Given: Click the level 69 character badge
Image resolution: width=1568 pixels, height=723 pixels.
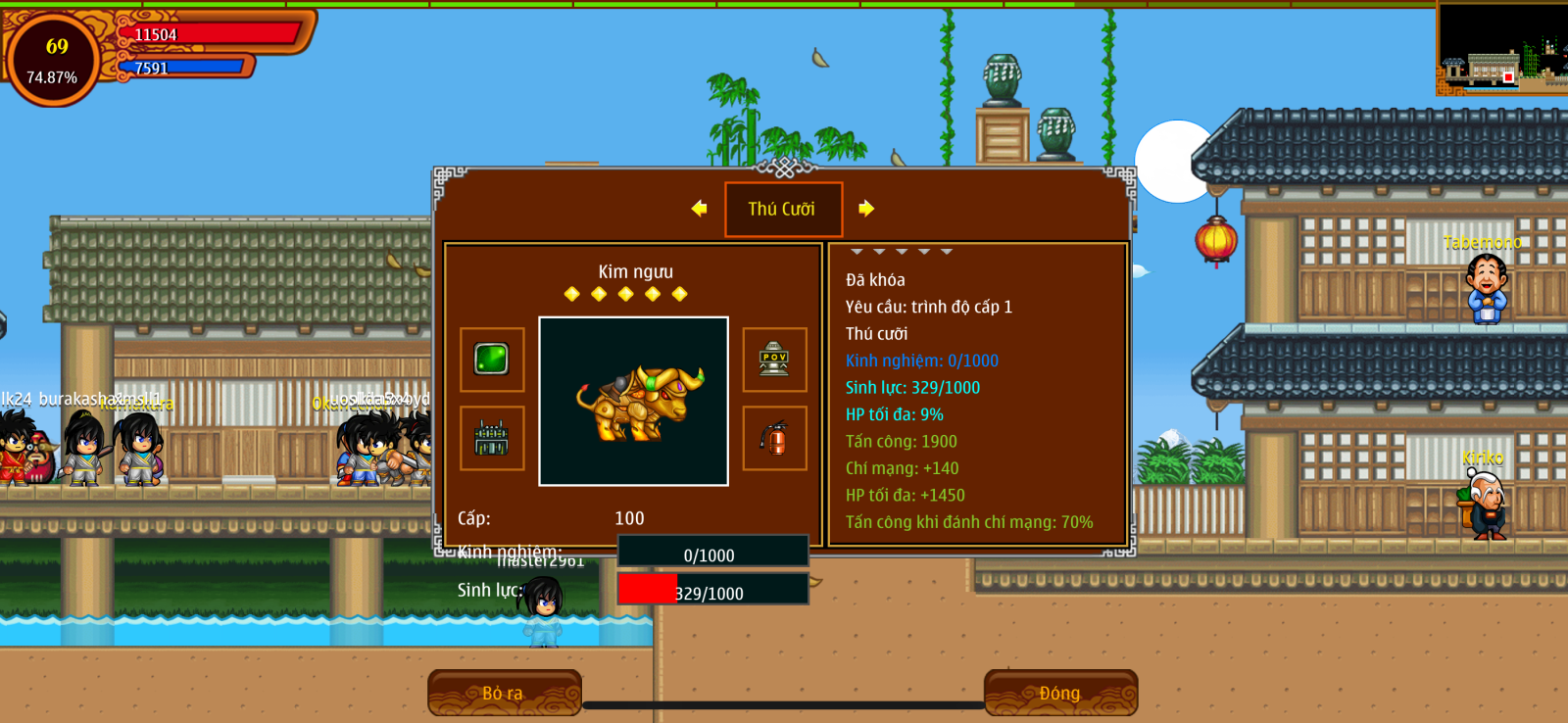Looking at the screenshot, I should pyautogui.click(x=54, y=60).
